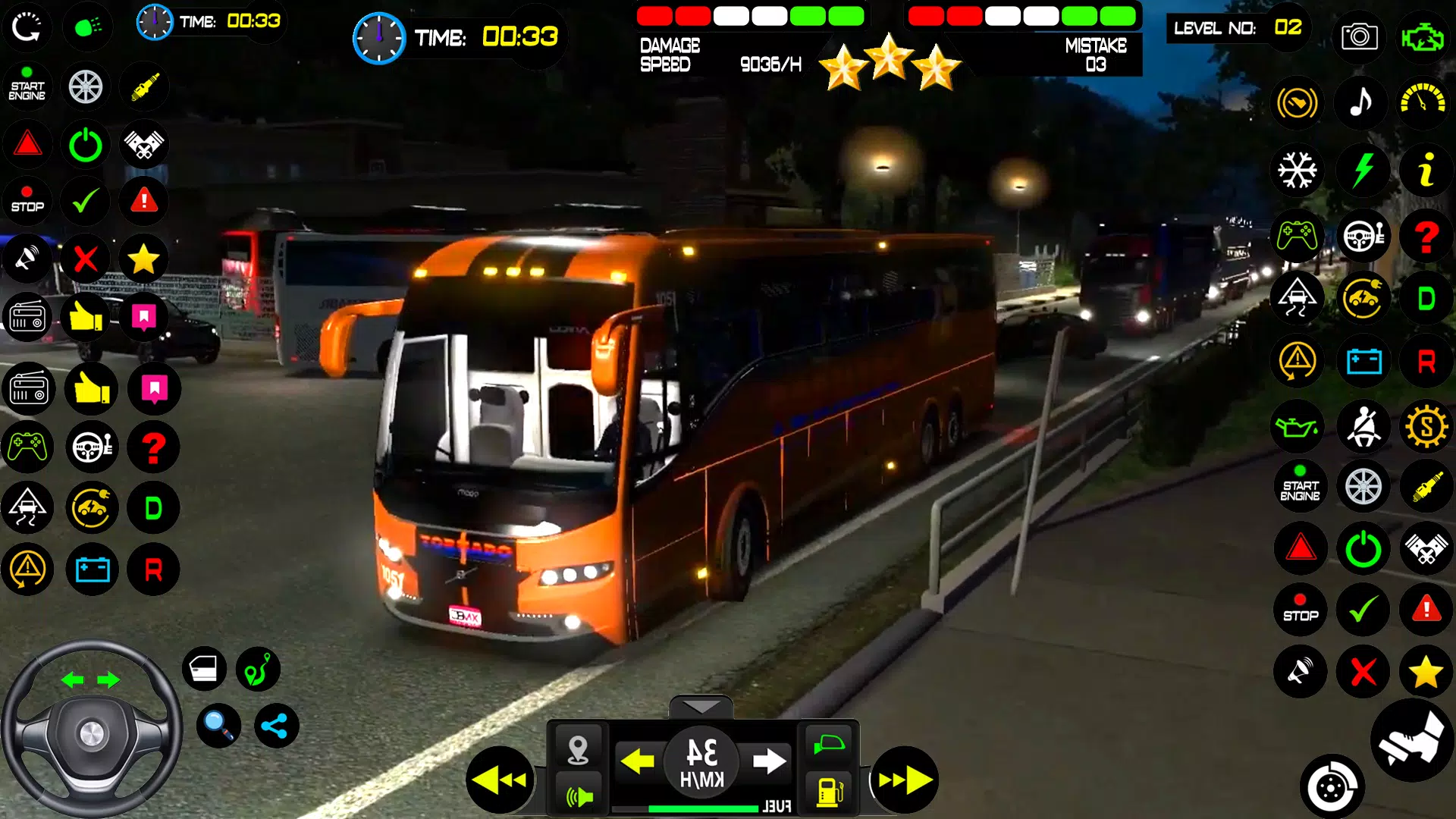
Task: Open the orange gear S icon
Action: click(1426, 427)
